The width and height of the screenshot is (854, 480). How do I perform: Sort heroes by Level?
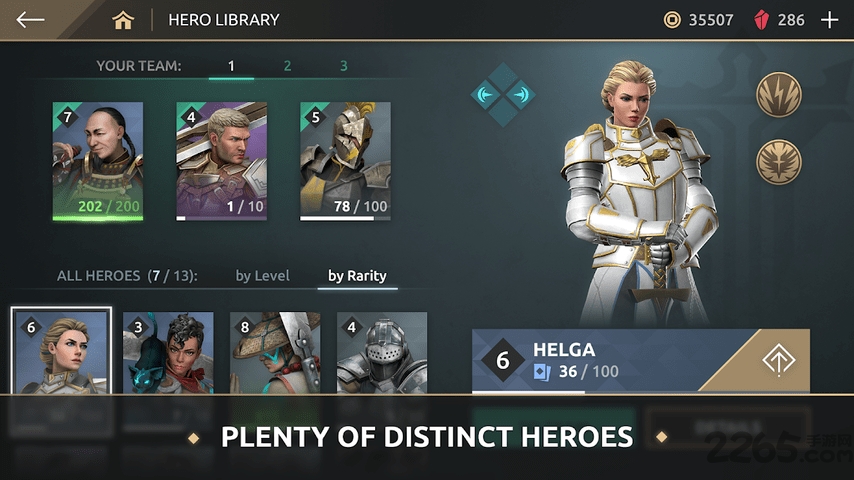[262, 276]
